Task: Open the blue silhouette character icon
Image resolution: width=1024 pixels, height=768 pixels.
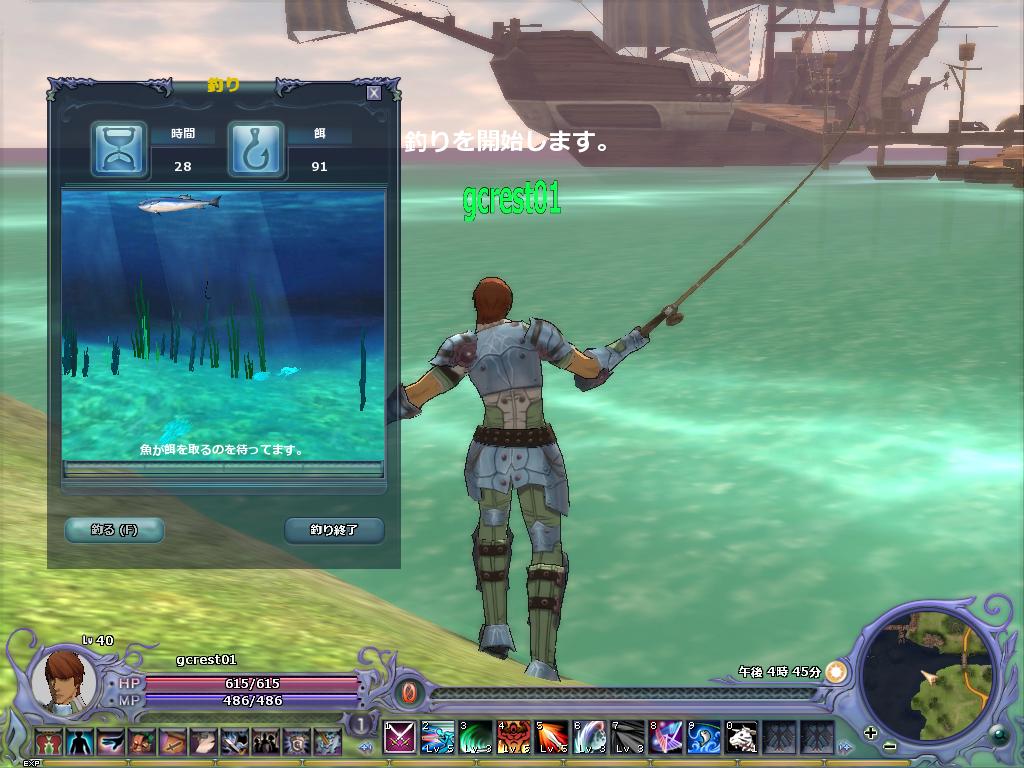Action: (x=80, y=742)
